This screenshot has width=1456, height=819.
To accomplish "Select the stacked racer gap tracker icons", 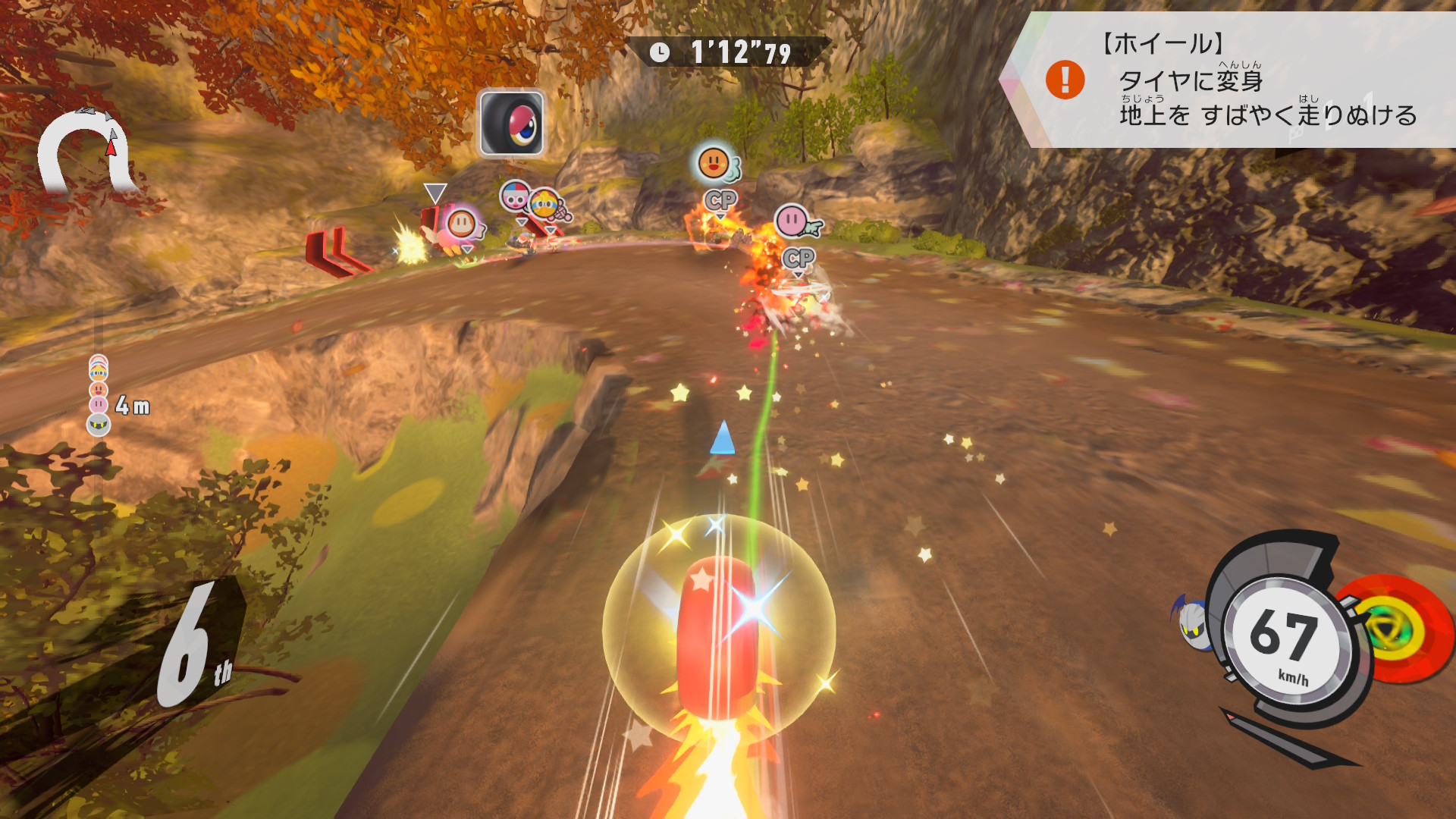I will [99, 394].
